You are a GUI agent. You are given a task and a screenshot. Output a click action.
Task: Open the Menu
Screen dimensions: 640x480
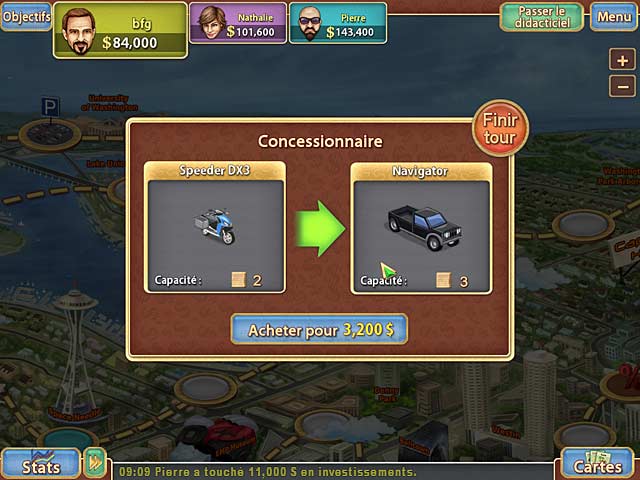click(x=612, y=17)
